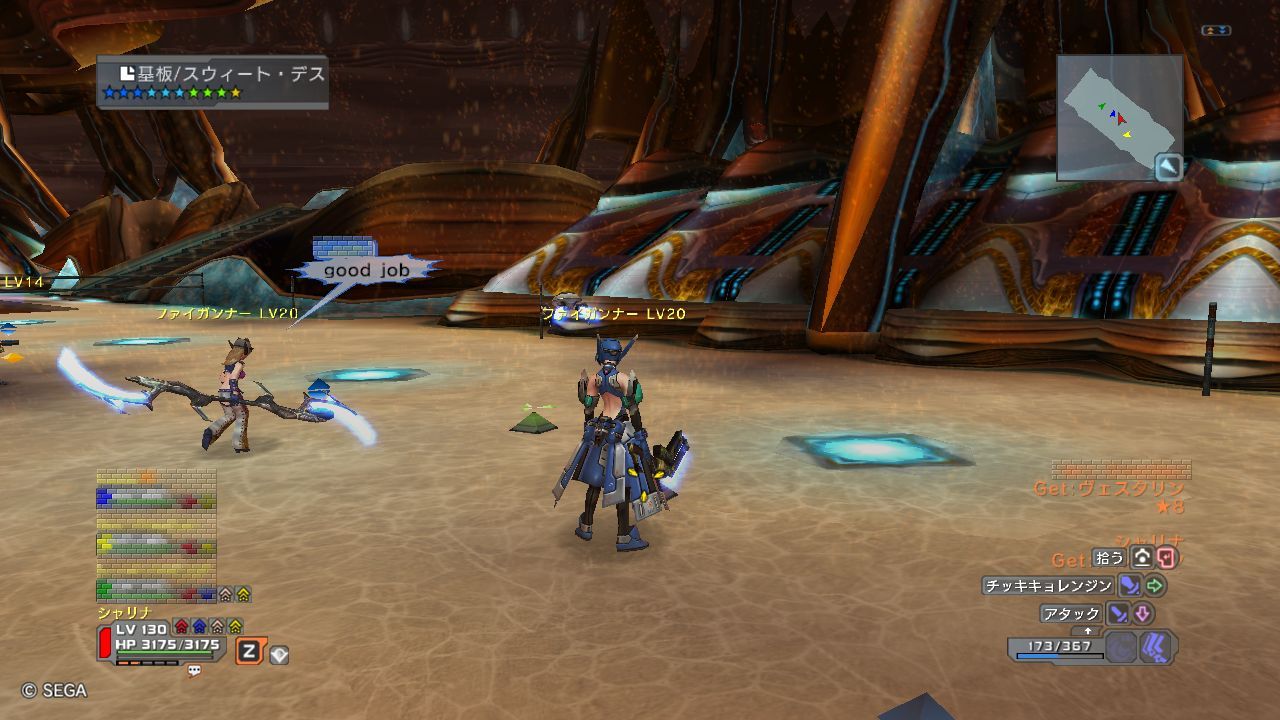Image resolution: width=1280 pixels, height=720 pixels.
Task: Click the orange Z blast gauge icon
Action: tap(249, 653)
